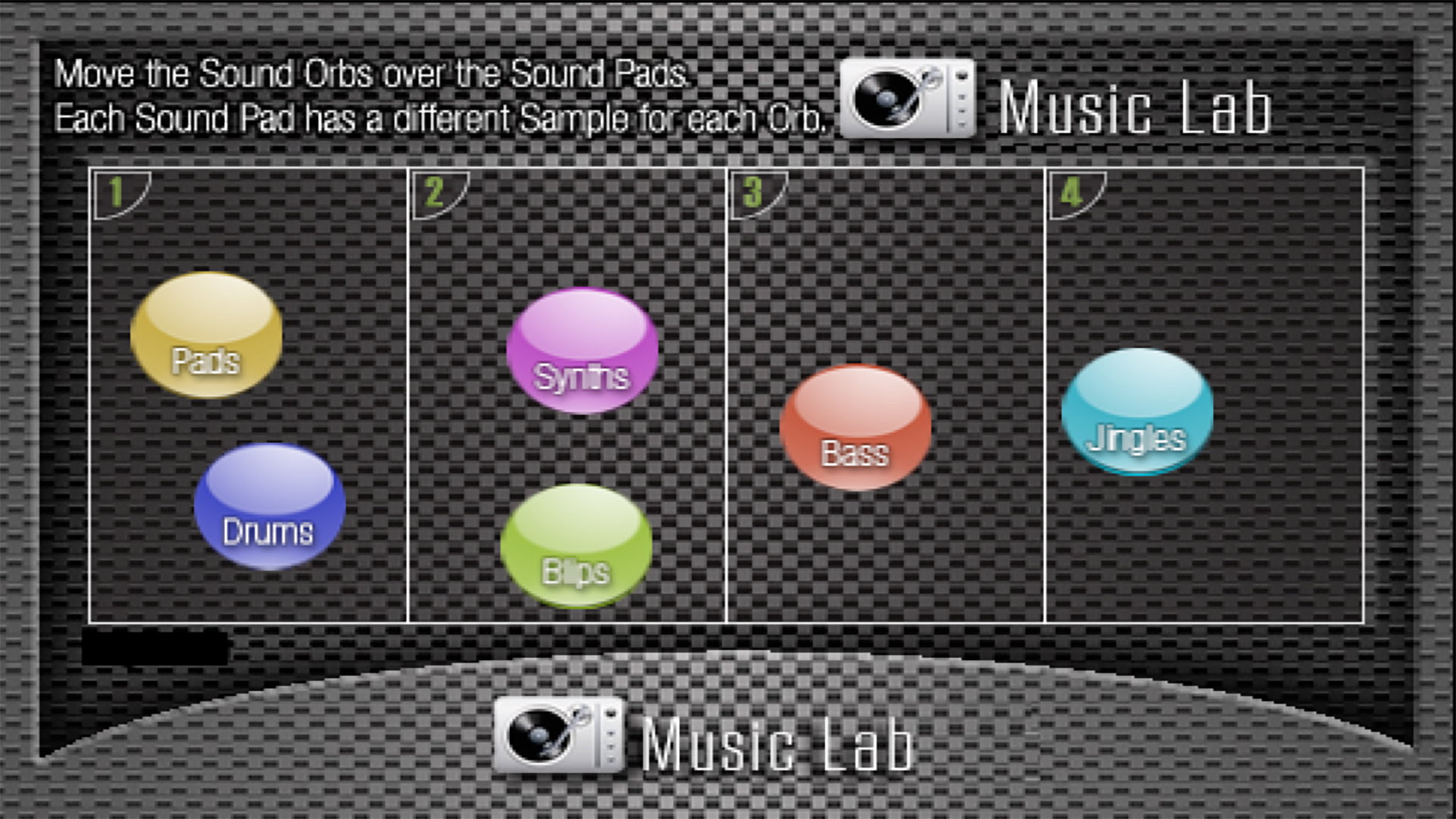Click the turntable icon near top title
This screenshot has height=819, width=1456.
906,101
